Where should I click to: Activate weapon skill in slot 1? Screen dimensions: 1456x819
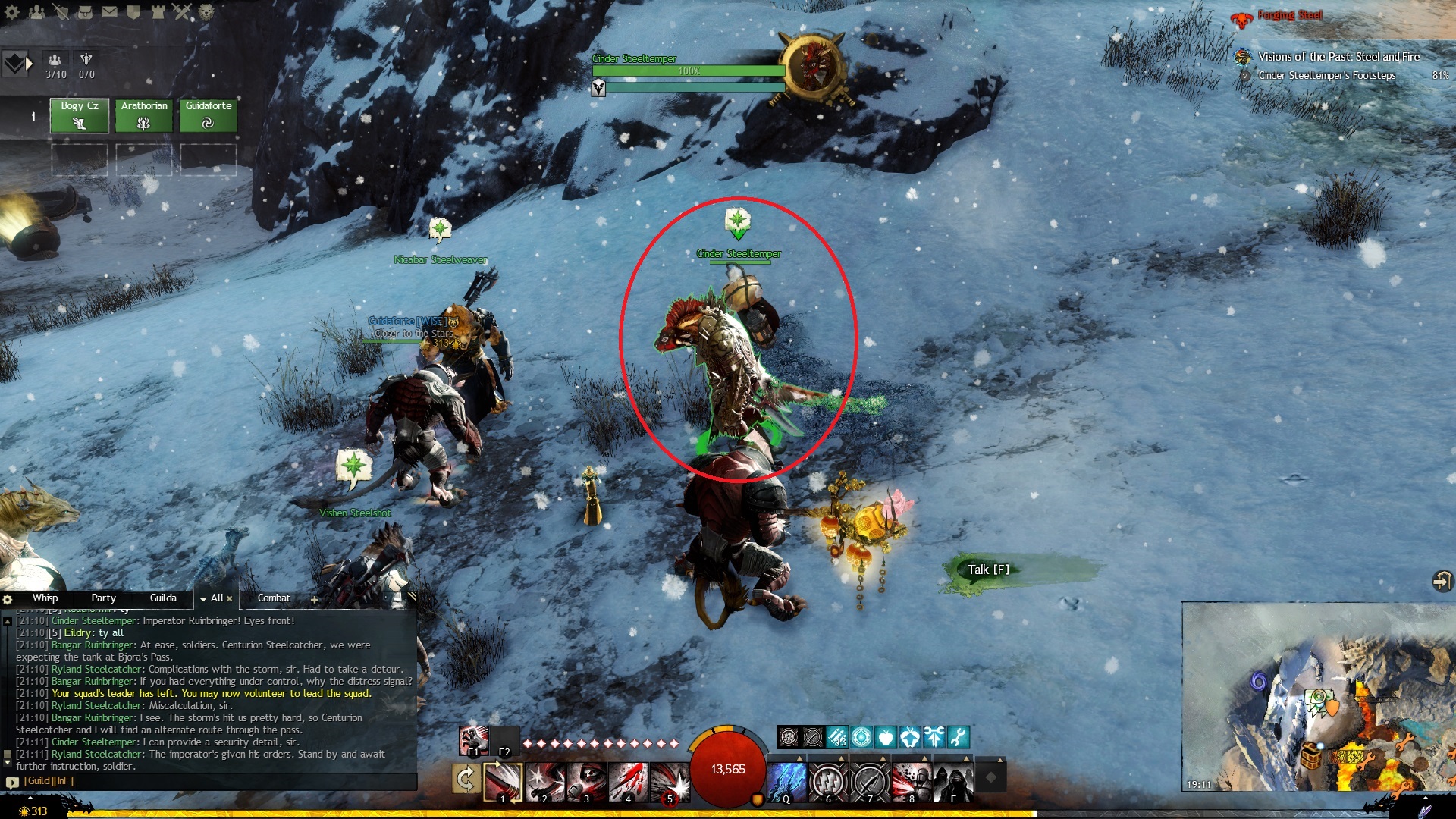click(x=503, y=782)
